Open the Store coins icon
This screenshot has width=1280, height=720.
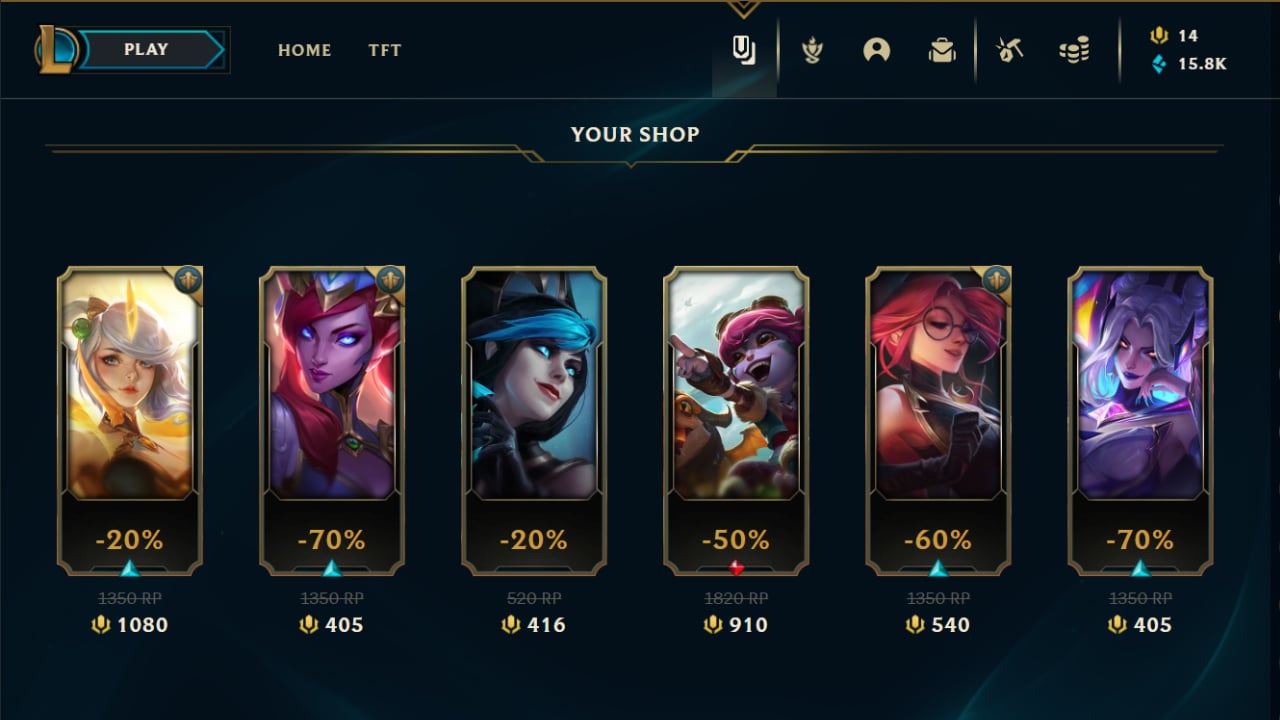1074,50
